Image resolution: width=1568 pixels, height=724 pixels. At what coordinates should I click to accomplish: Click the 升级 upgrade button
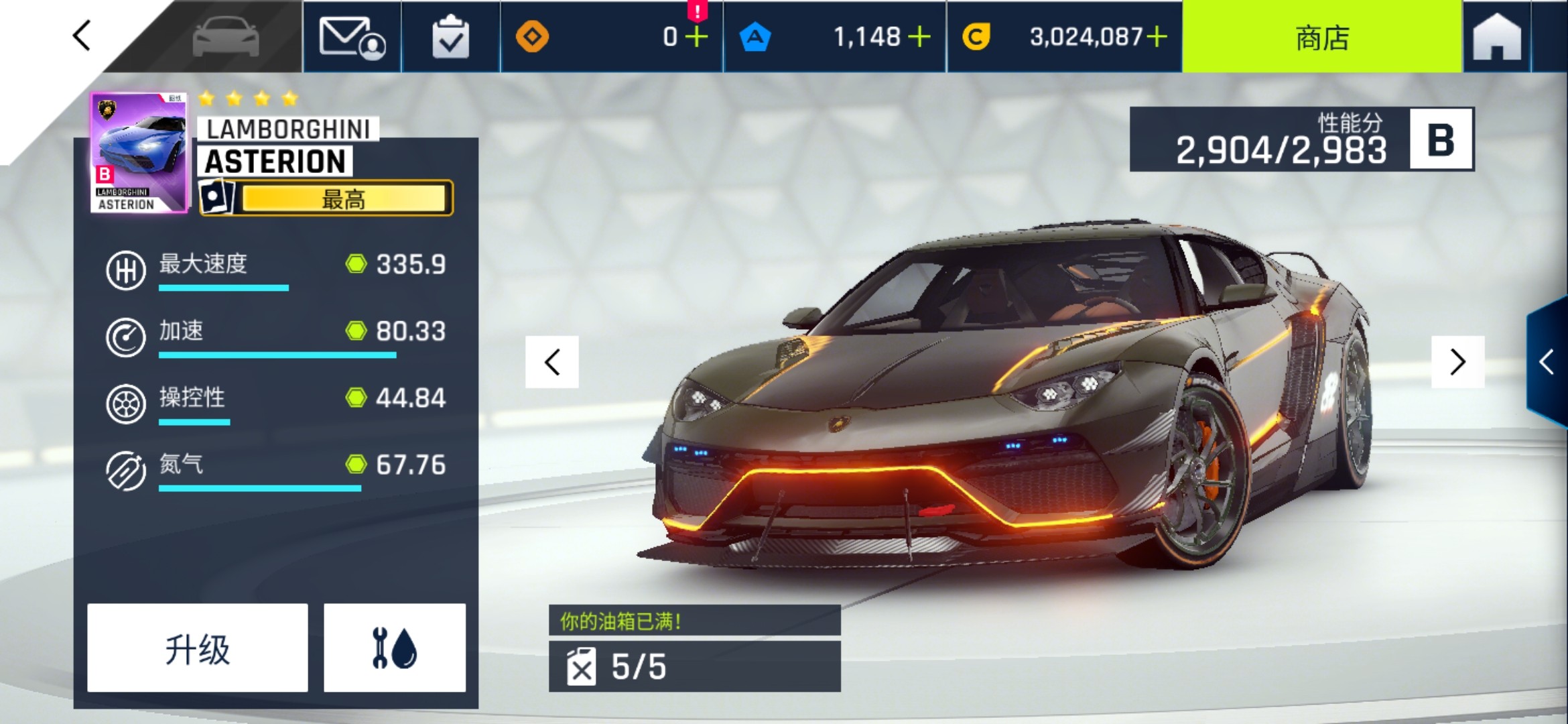pos(198,648)
